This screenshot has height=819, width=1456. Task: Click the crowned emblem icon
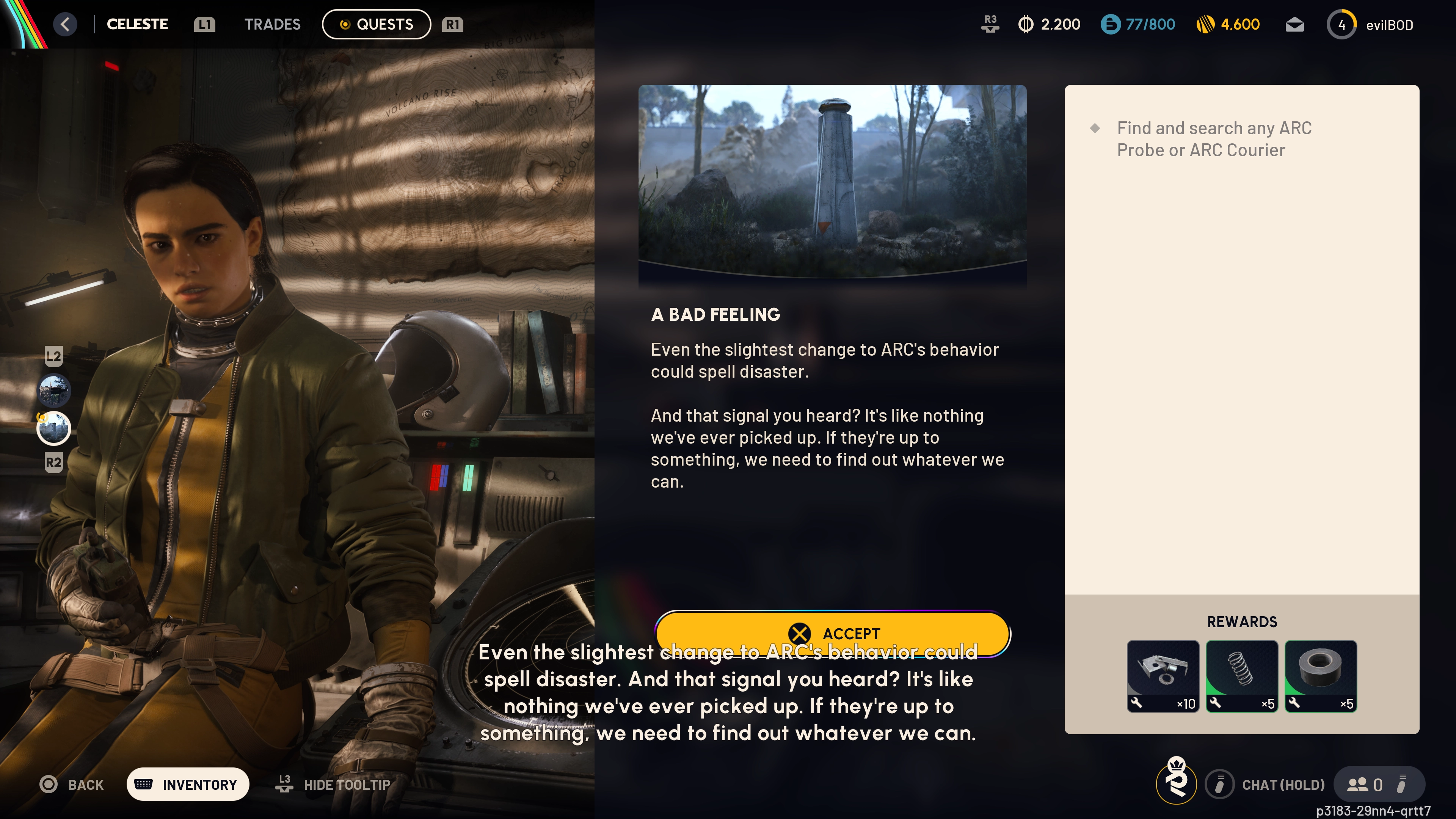1176,782
